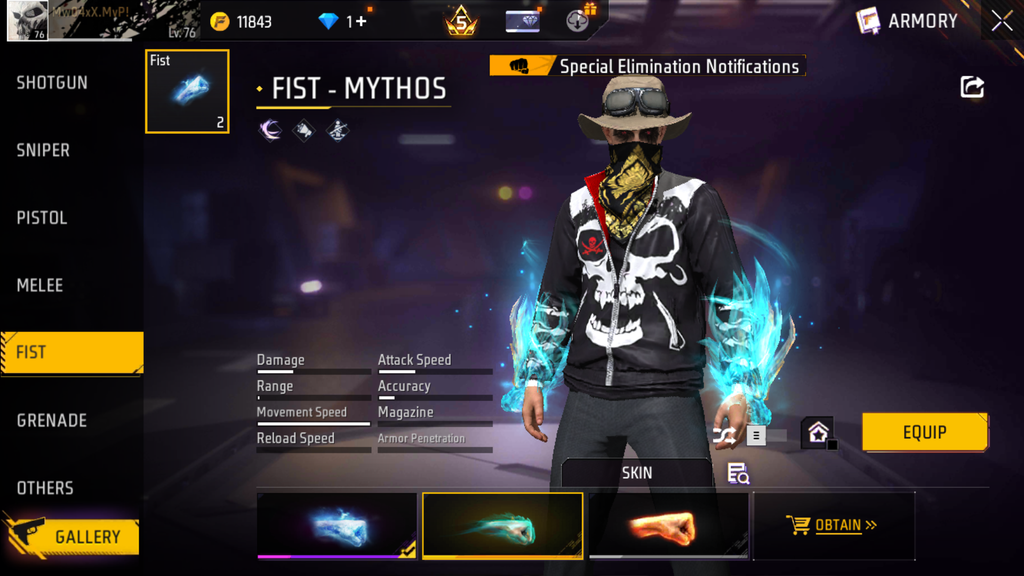Open the Obtain shop link
This screenshot has height=576, width=1024.
pyautogui.click(x=834, y=525)
